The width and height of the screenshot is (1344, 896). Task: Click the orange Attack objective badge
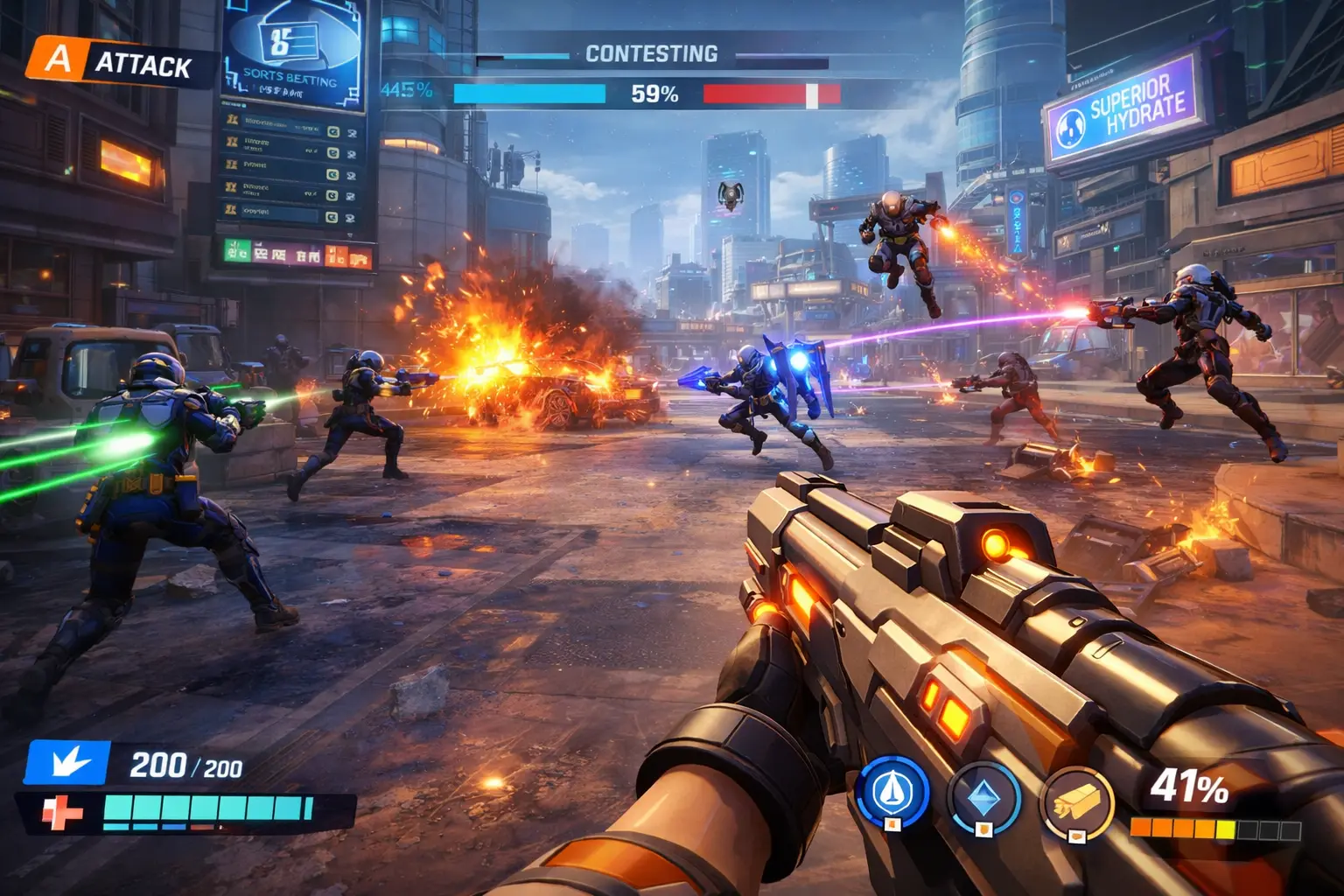coord(58,60)
